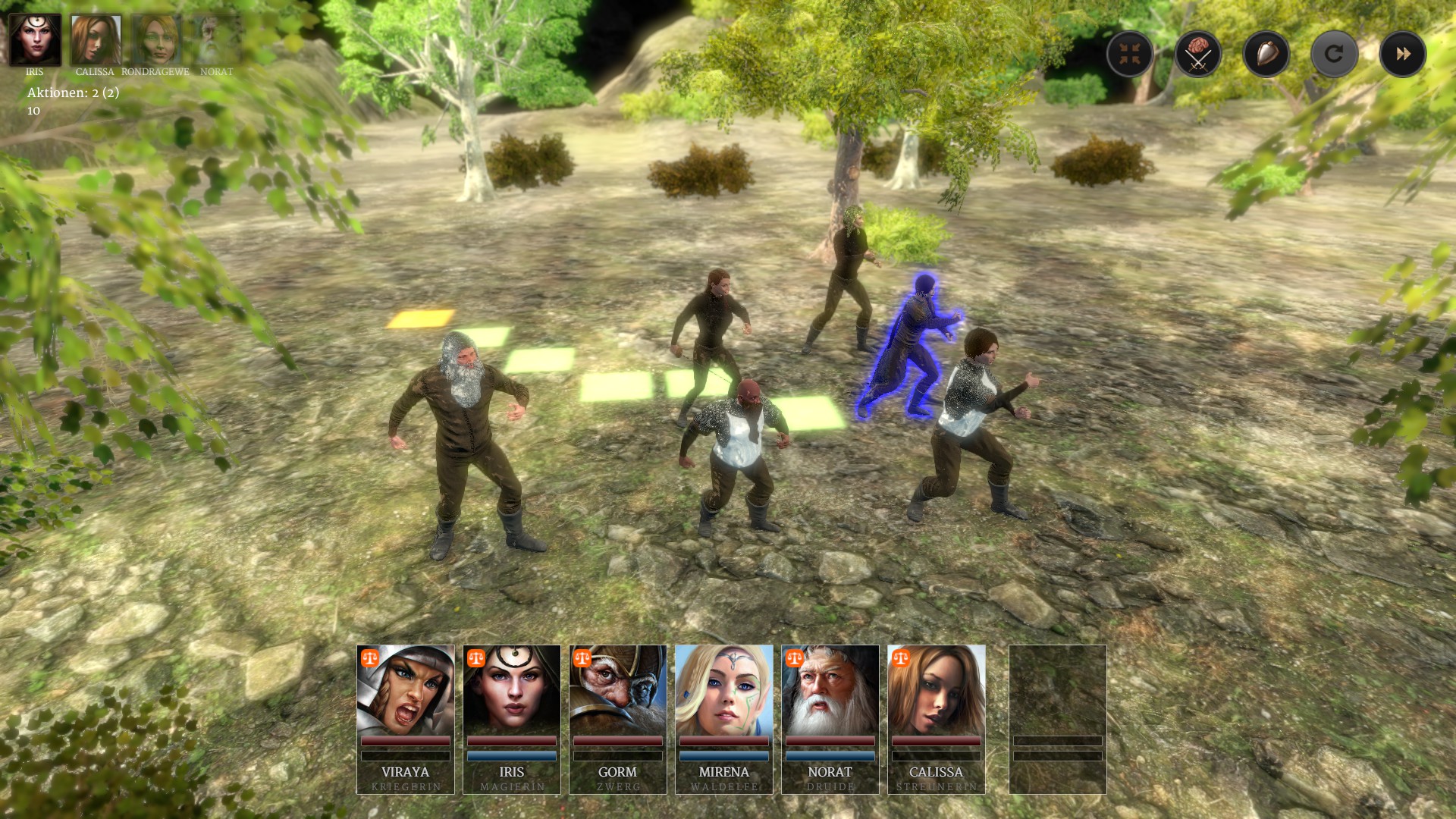
Task: Select Viraya the Kriegerin party card
Action: [406, 719]
